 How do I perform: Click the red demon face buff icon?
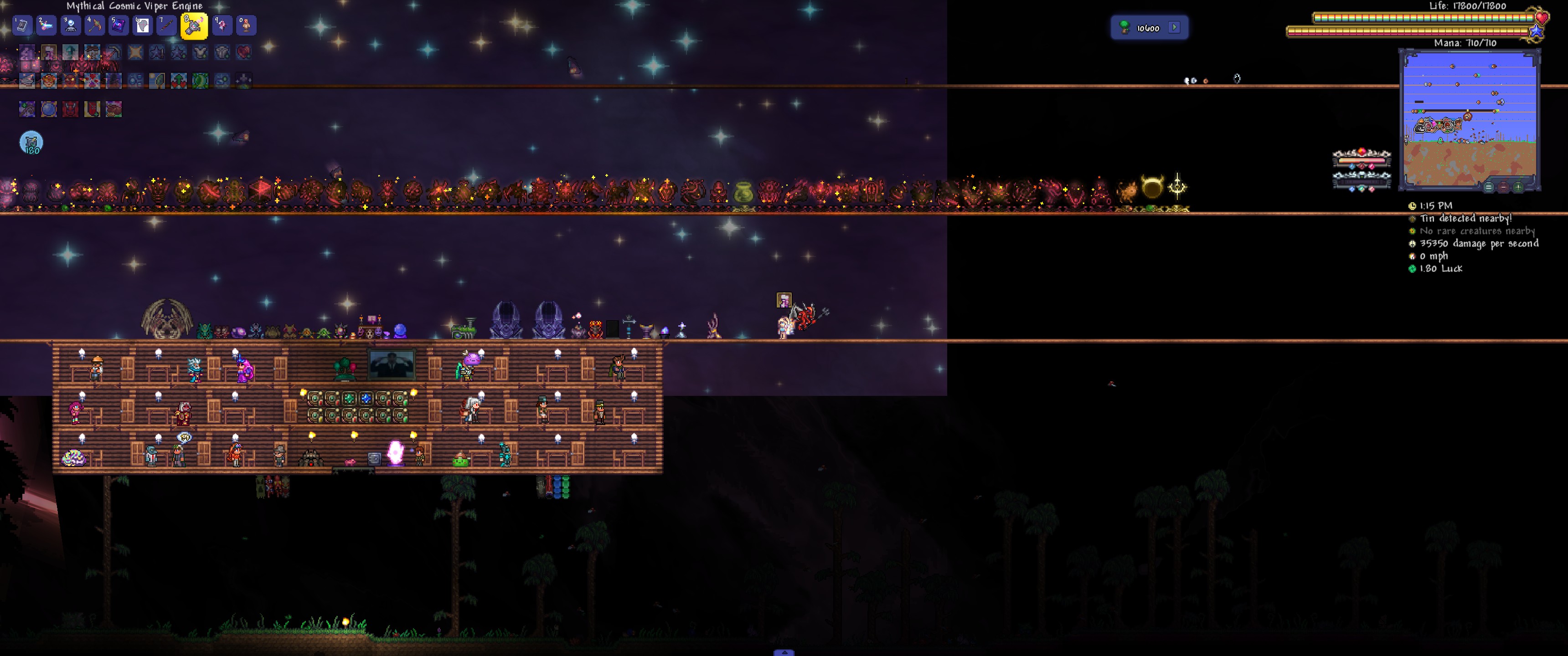pos(71,109)
